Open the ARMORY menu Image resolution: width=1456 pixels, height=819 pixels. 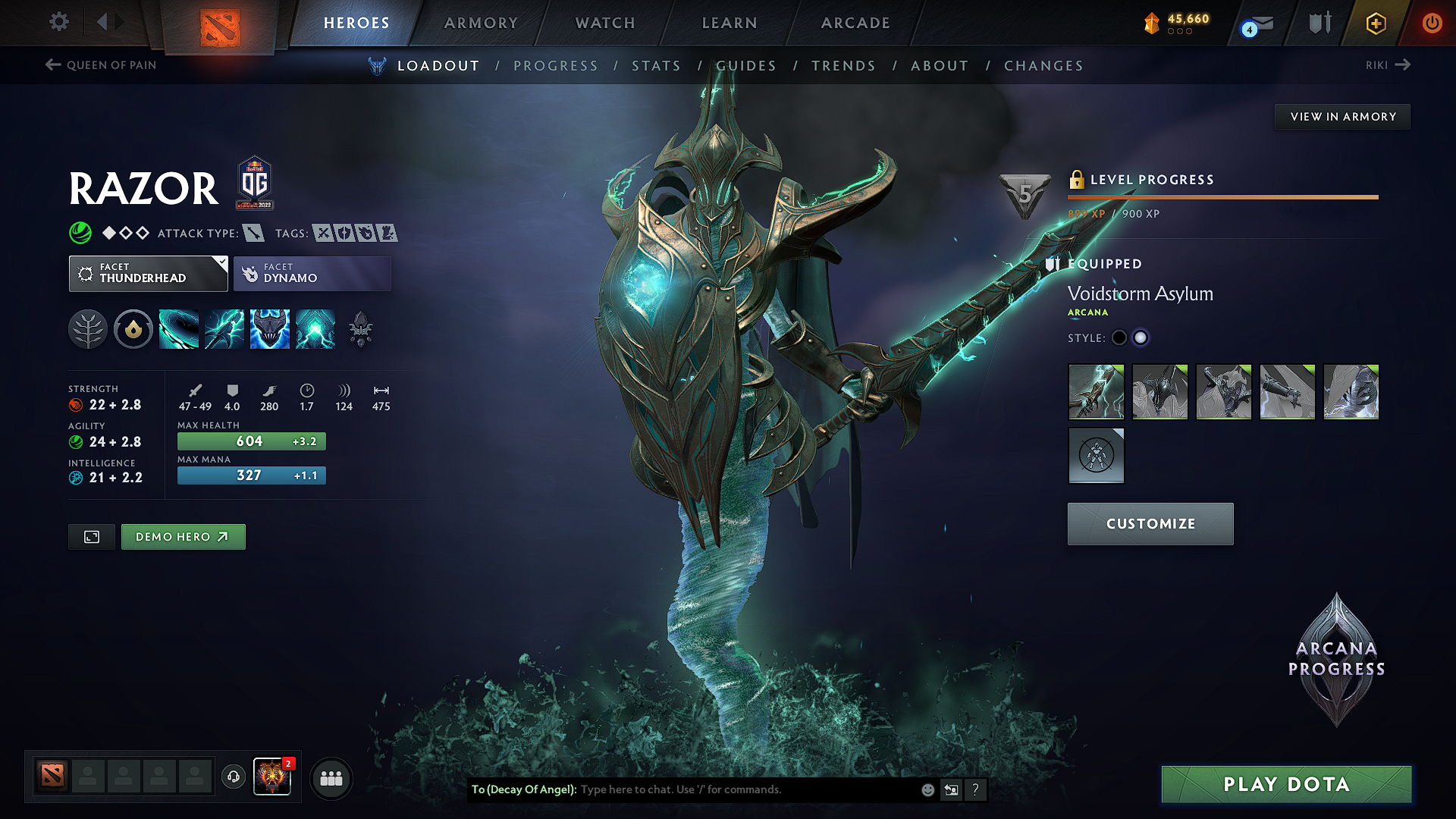point(481,23)
